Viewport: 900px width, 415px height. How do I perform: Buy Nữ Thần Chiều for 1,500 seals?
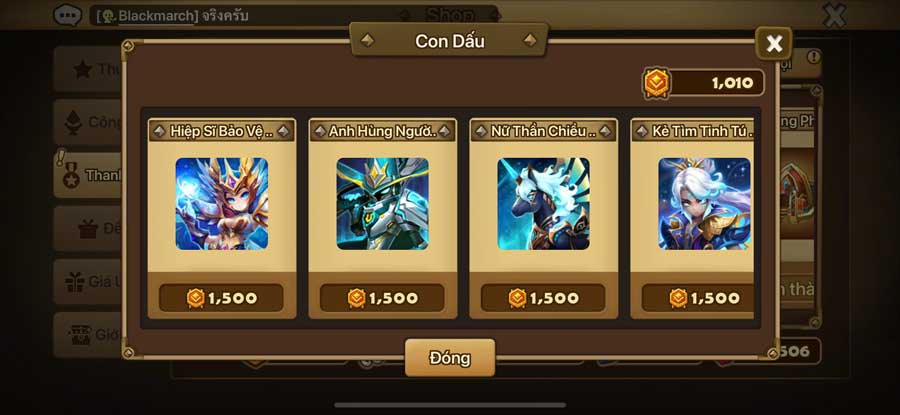pyautogui.click(x=543, y=298)
